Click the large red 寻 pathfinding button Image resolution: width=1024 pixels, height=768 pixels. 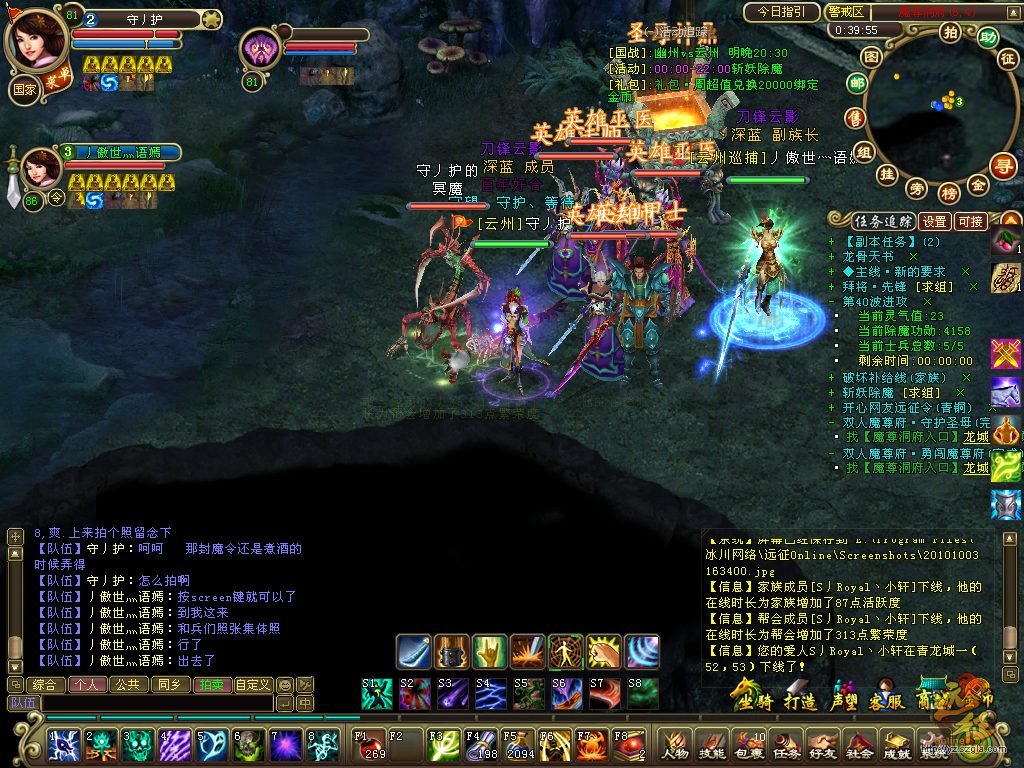pyautogui.click(x=1003, y=166)
